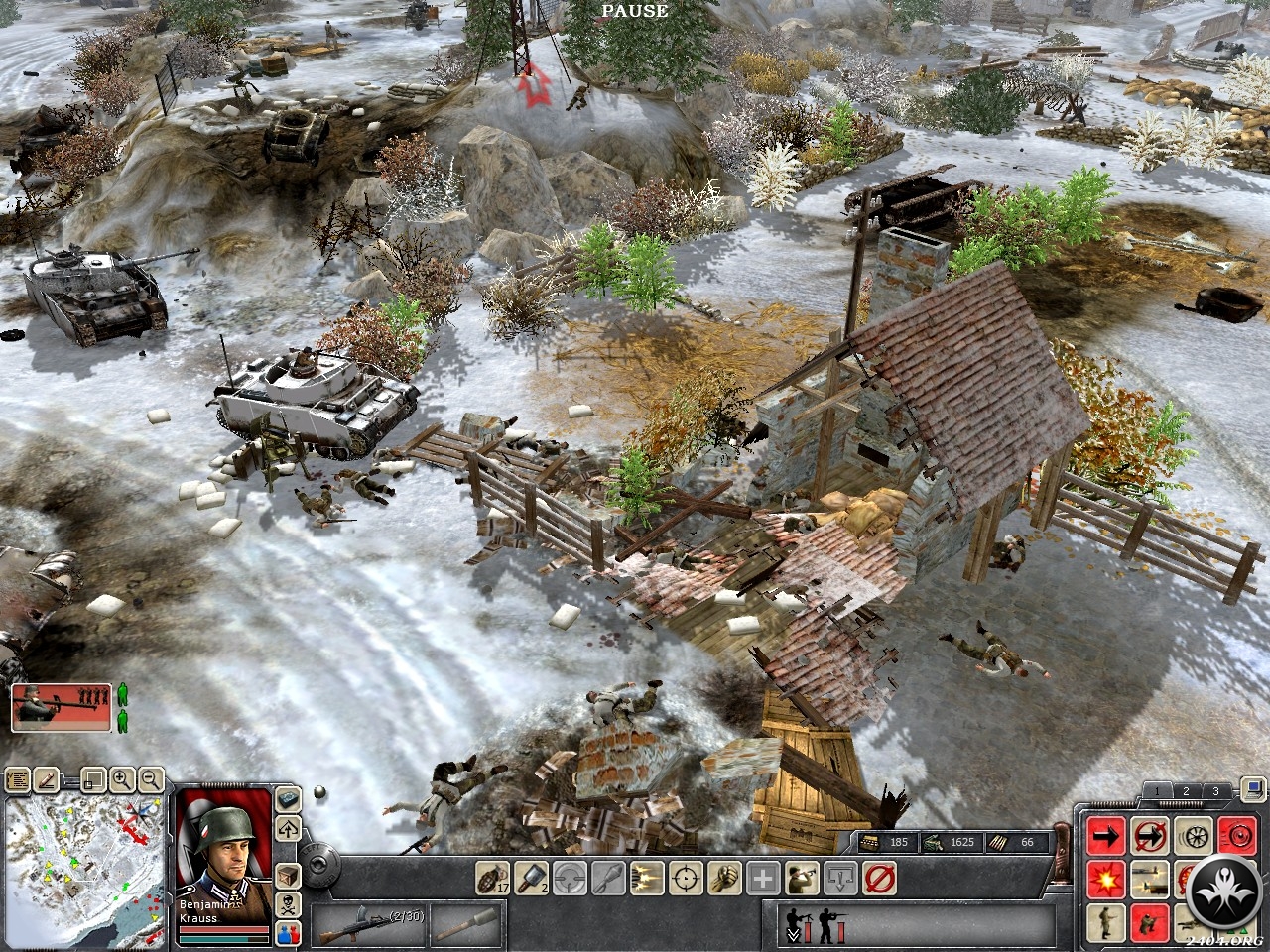Image resolution: width=1270 pixels, height=952 pixels.
Task: Use the fist melee attack command
Action: [x=725, y=877]
